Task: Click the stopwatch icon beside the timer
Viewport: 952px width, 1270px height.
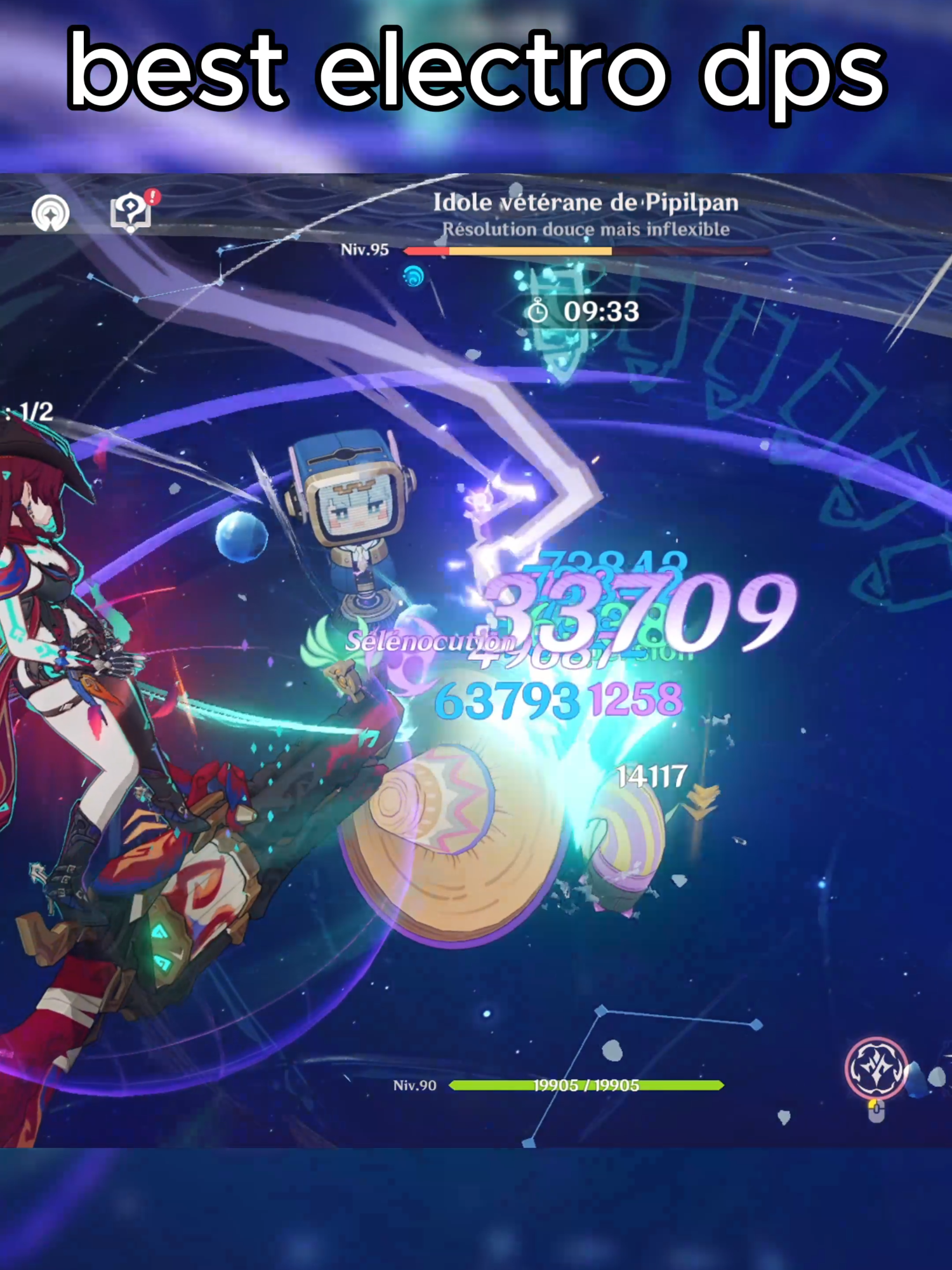Action: click(539, 311)
